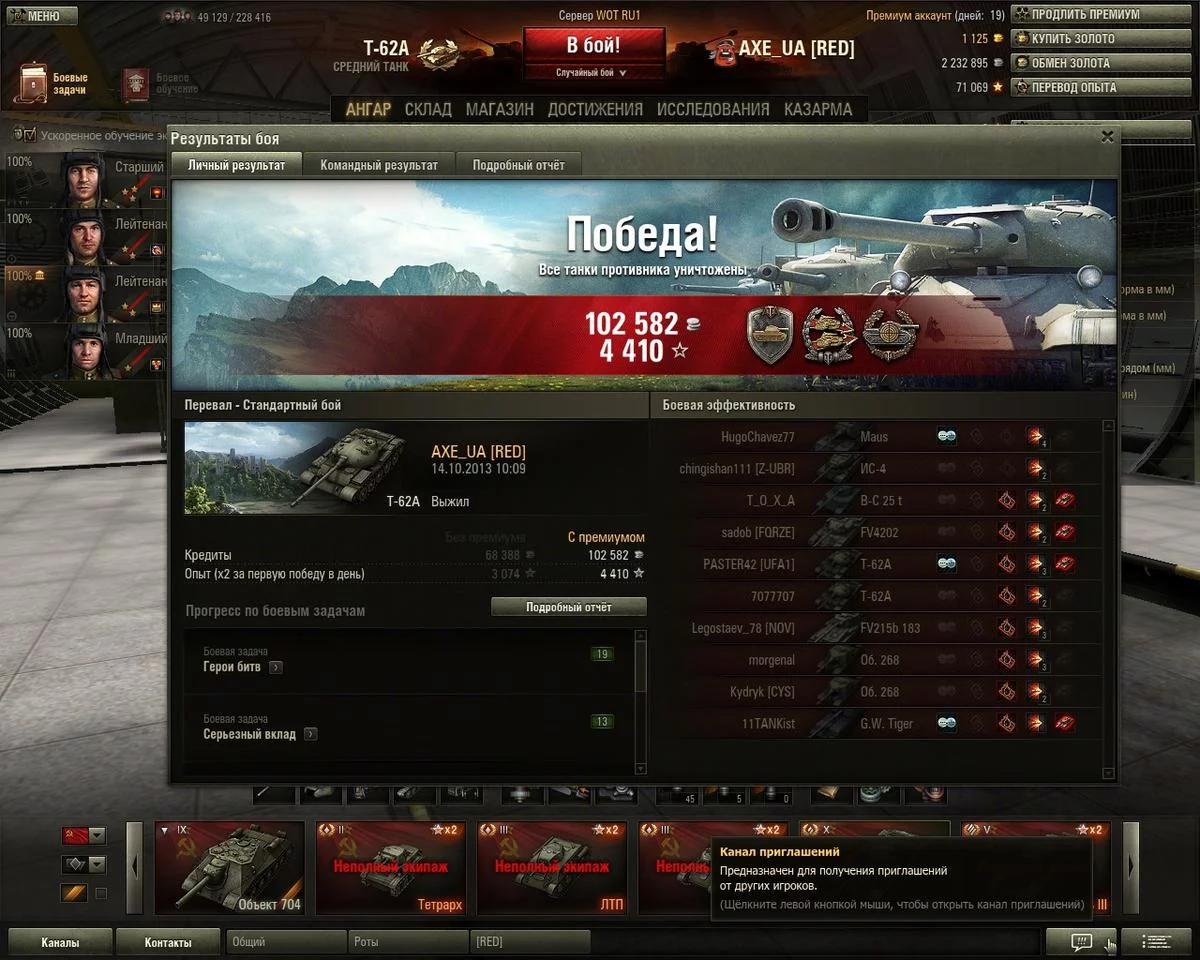The image size is (1200, 960).
Task: Choose the Купить золото button
Action: [x=1076, y=39]
